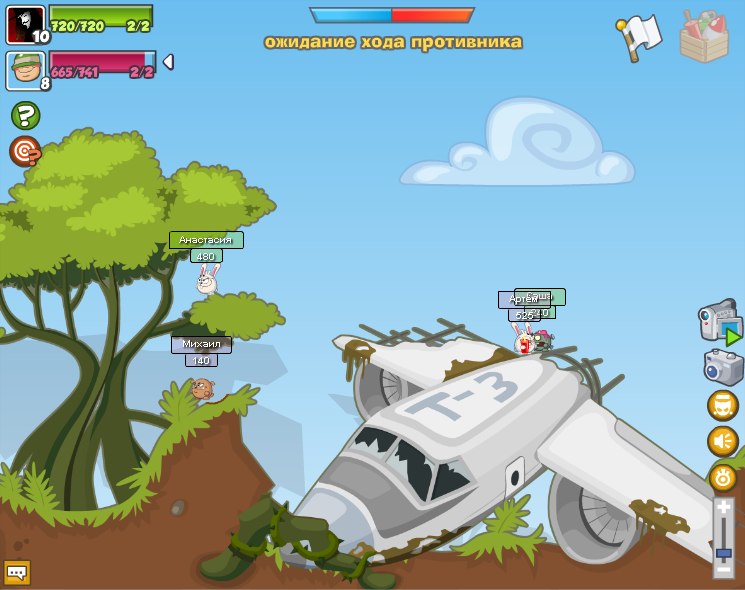Image resolution: width=745 pixels, height=590 pixels.
Task: Select the masked player avatar with level 10
Action: pyautogui.click(x=25, y=24)
